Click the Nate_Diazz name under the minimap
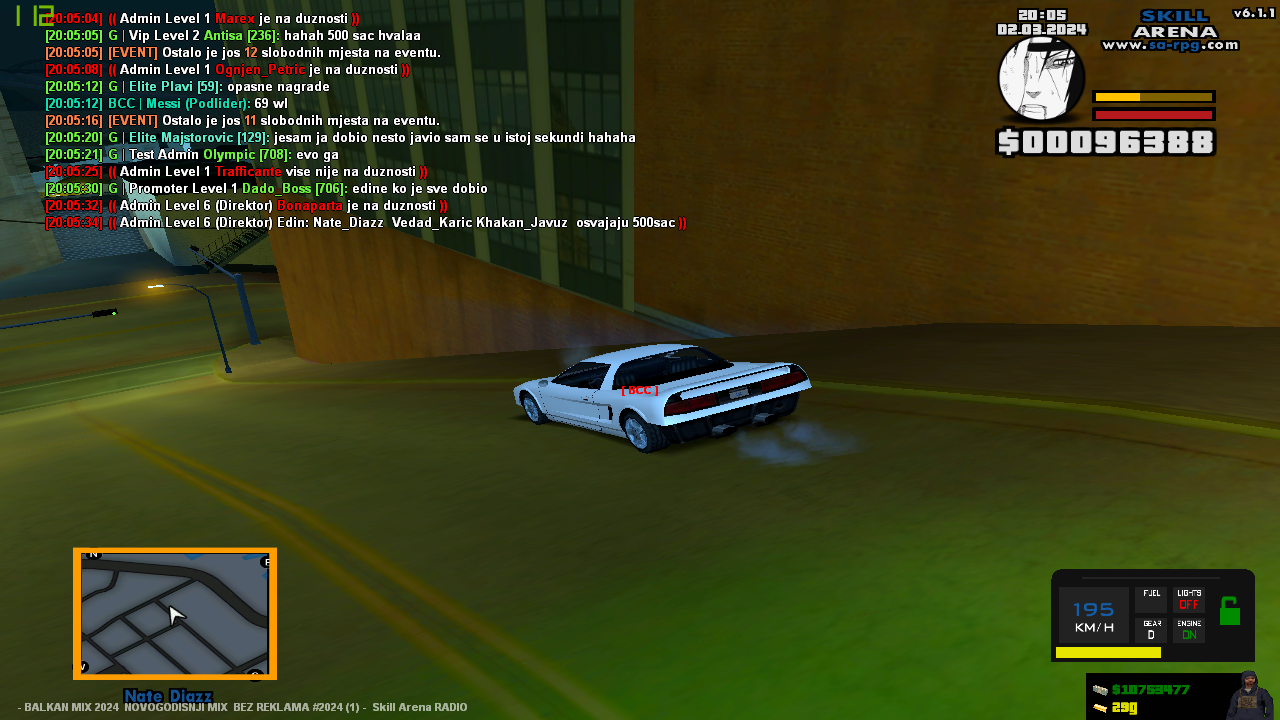 pyautogui.click(x=166, y=697)
